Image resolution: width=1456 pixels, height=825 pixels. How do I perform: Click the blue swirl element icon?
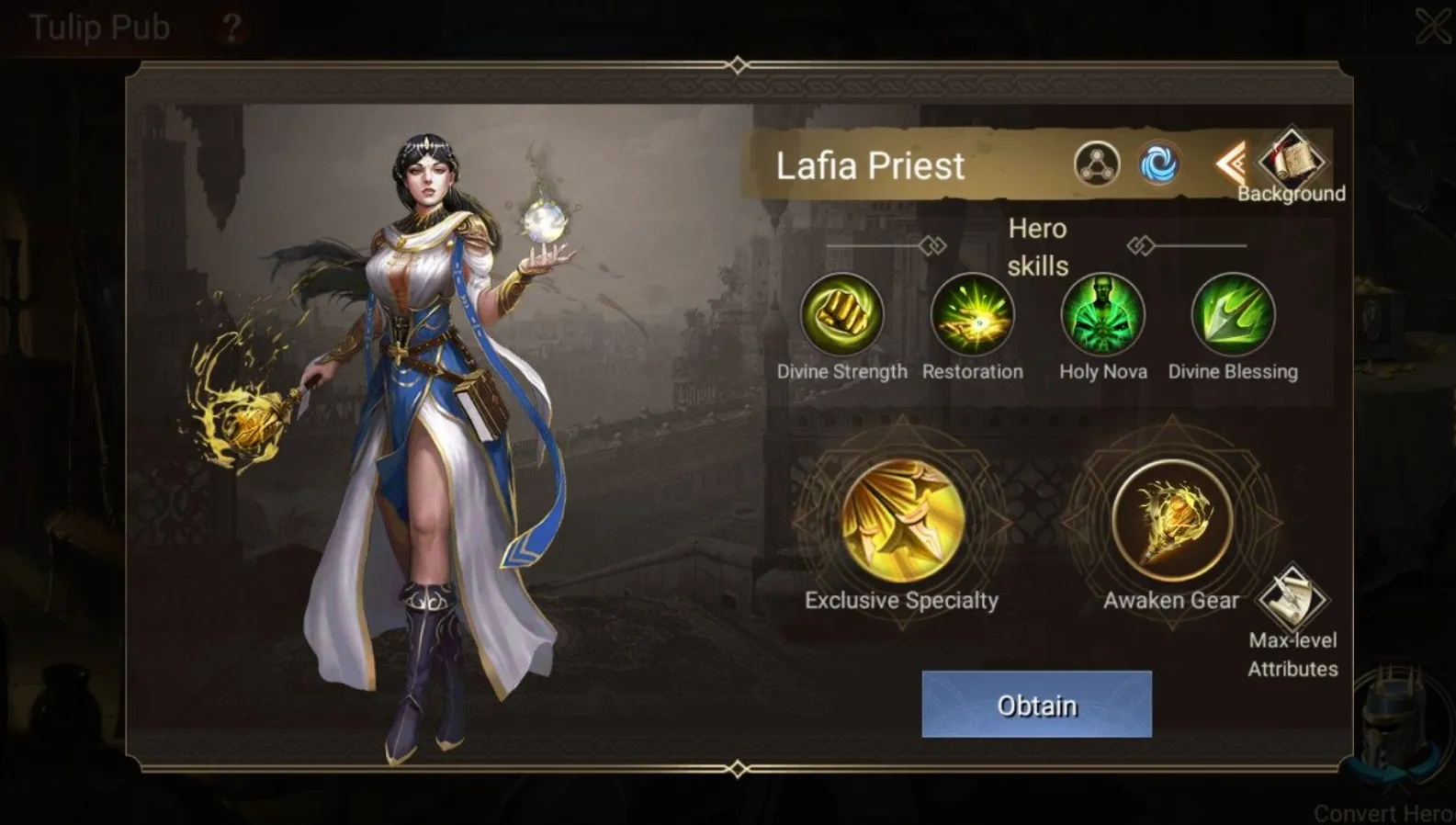click(x=1158, y=165)
